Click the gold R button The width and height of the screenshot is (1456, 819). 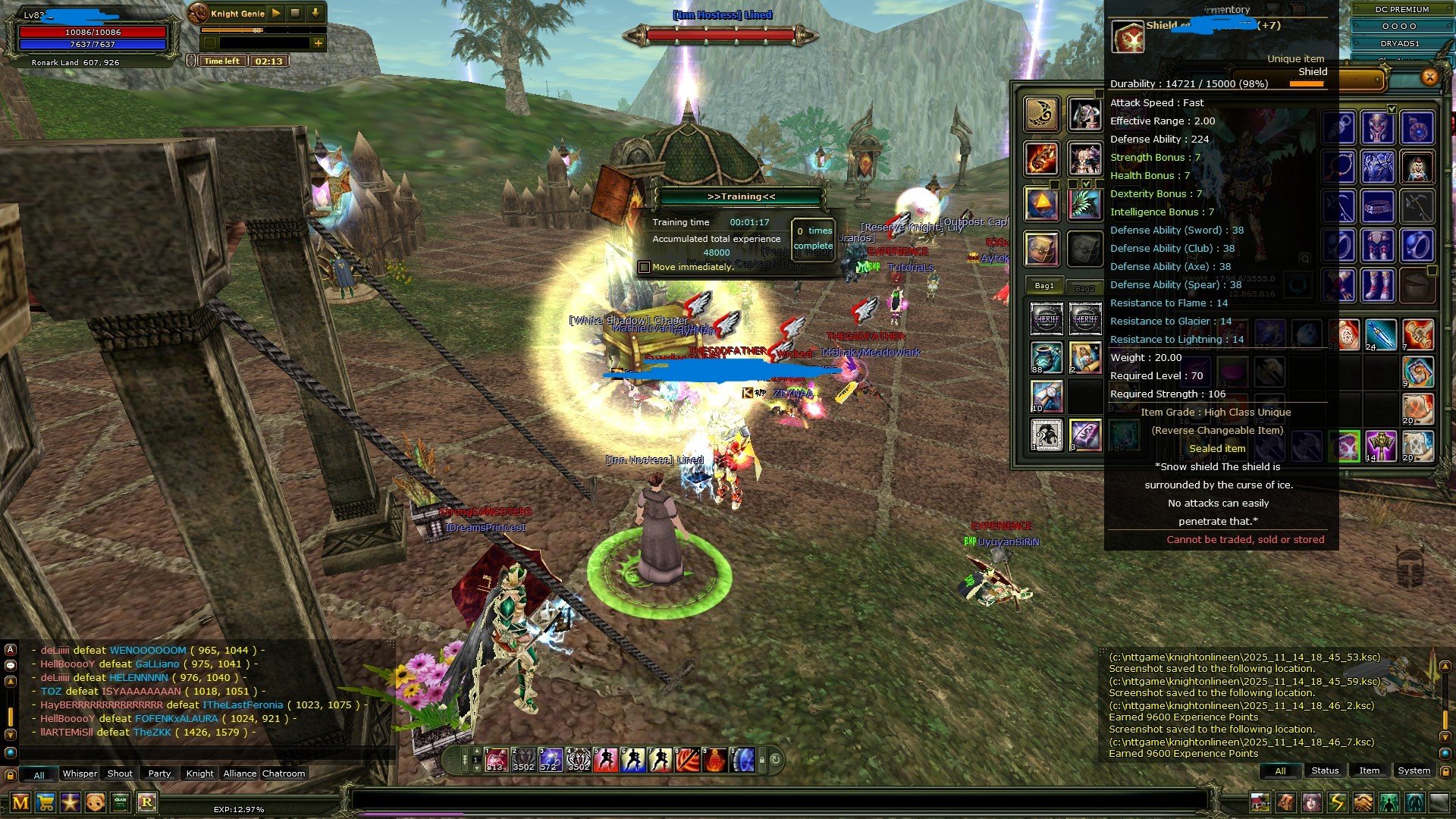146,802
